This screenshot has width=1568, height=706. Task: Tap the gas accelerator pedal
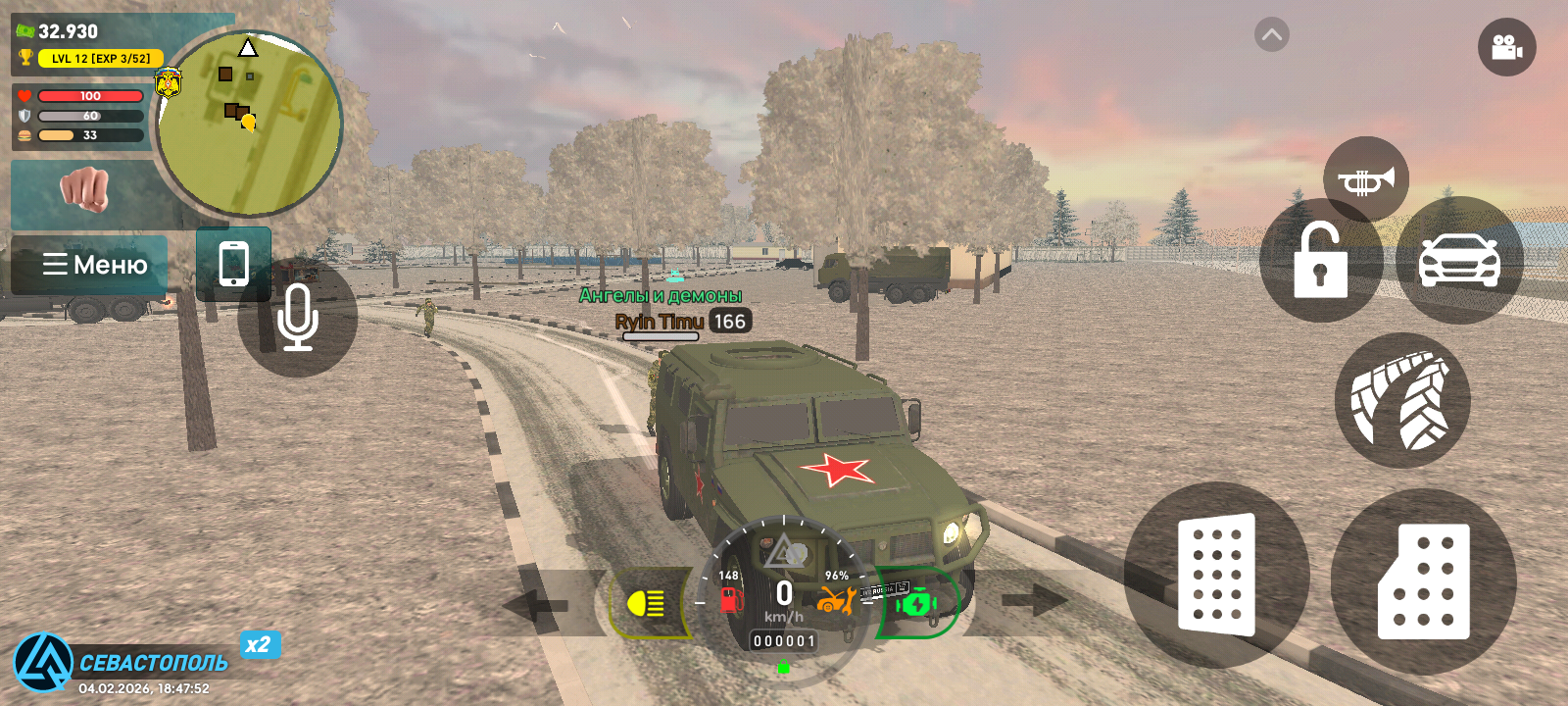coord(1424,581)
